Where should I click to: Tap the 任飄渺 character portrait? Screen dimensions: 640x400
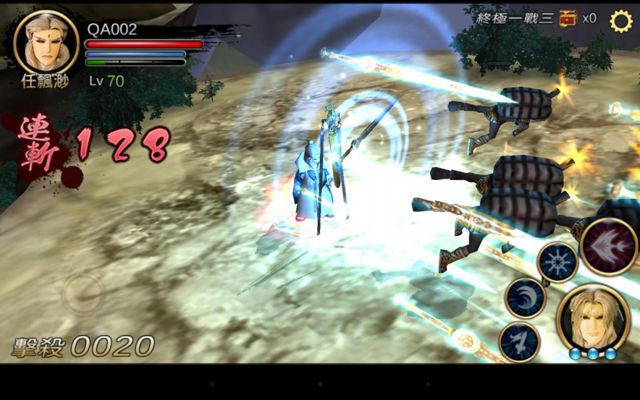(x=45, y=40)
